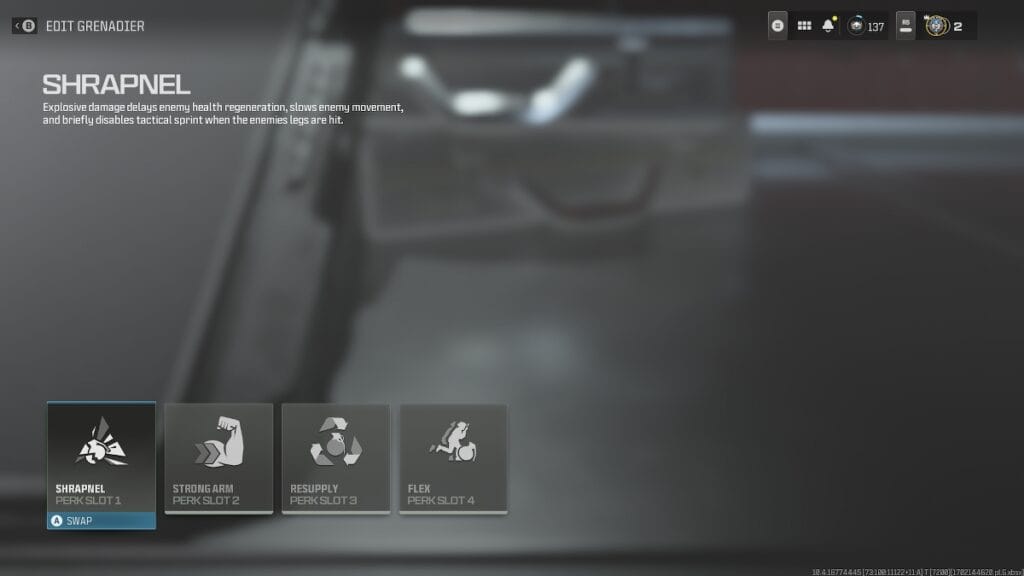Open the player level 137 profile
The height and width of the screenshot is (576, 1024).
(866, 26)
